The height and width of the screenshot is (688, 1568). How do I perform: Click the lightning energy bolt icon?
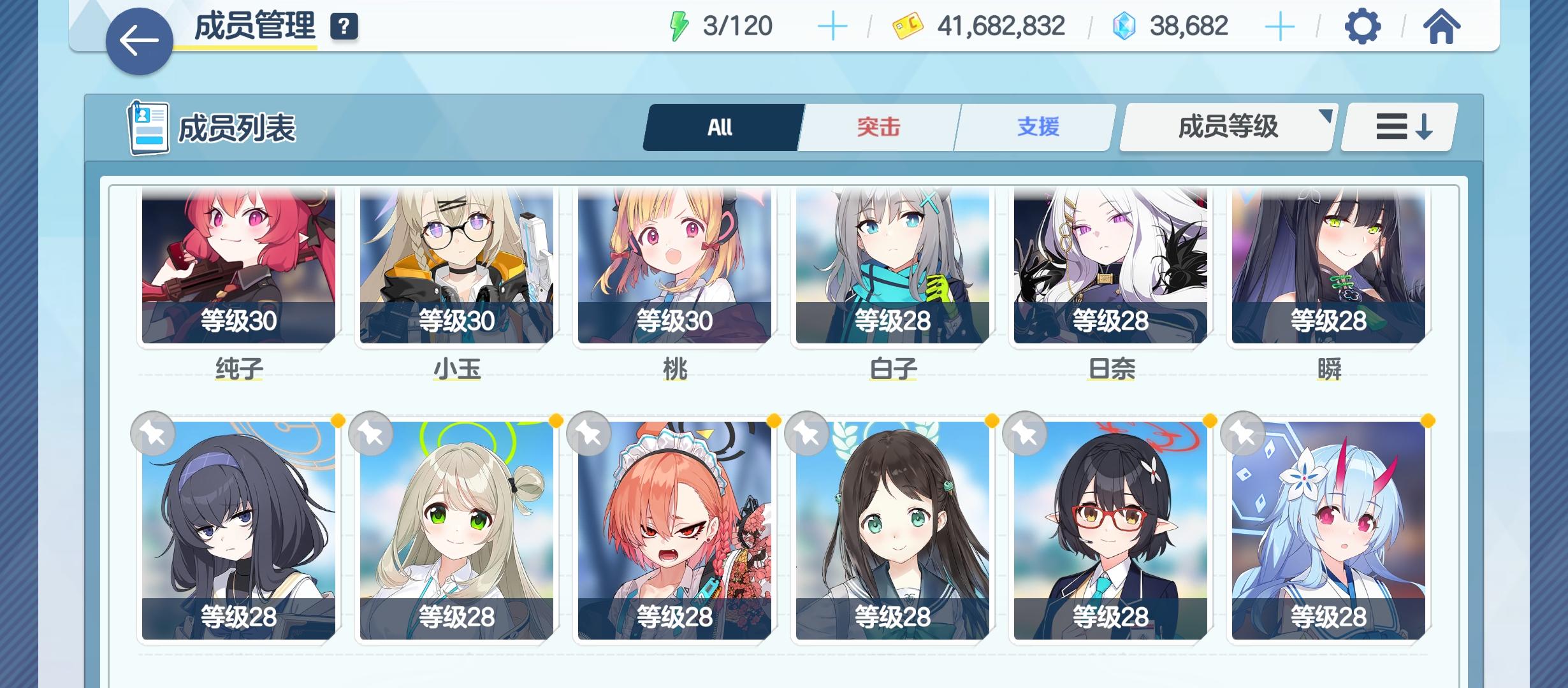[680, 25]
